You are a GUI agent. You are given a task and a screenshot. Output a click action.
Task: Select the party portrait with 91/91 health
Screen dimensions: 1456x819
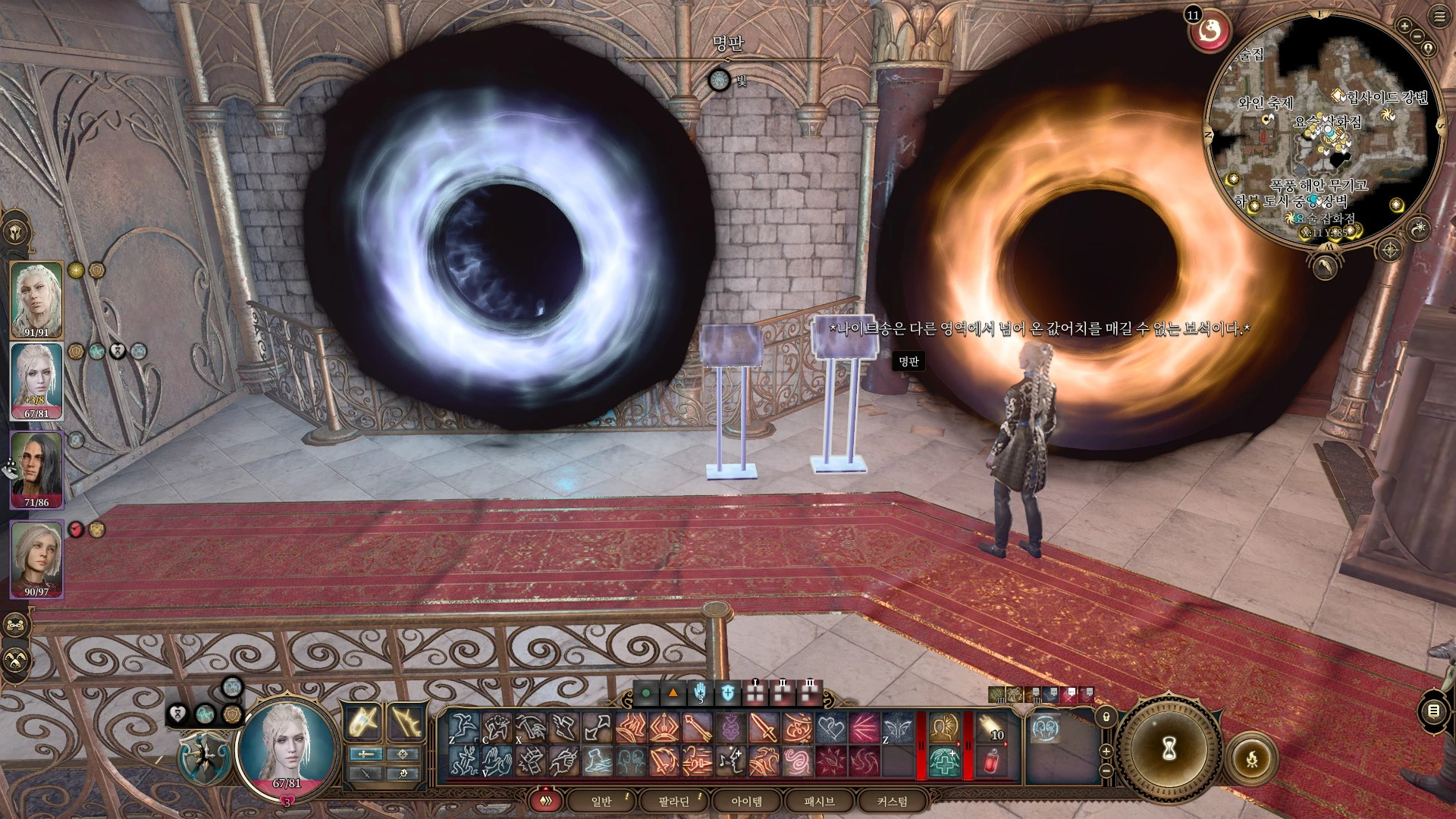click(x=36, y=299)
